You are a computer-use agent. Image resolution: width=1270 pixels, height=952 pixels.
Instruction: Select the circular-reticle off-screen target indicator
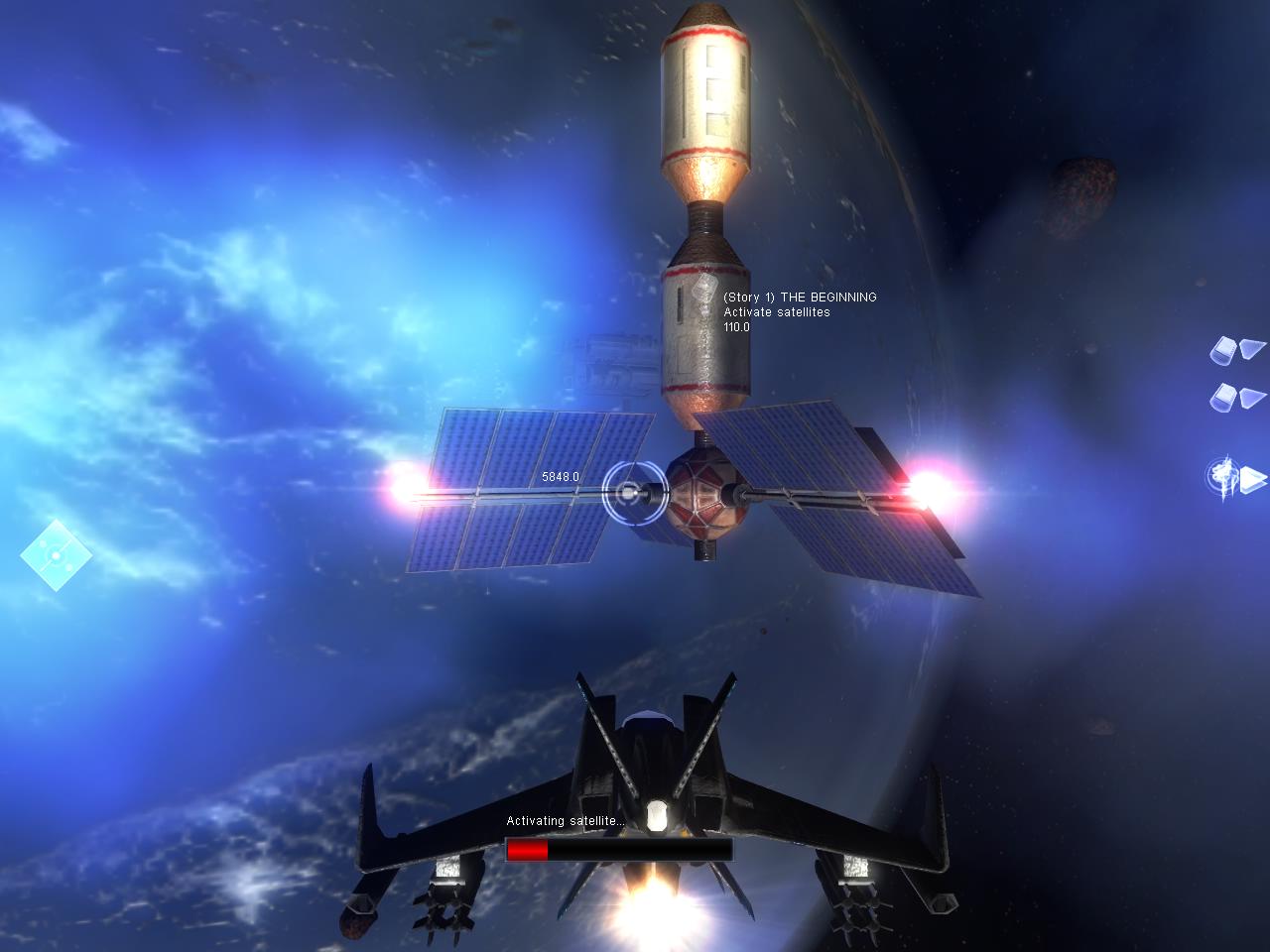pos(1224,477)
